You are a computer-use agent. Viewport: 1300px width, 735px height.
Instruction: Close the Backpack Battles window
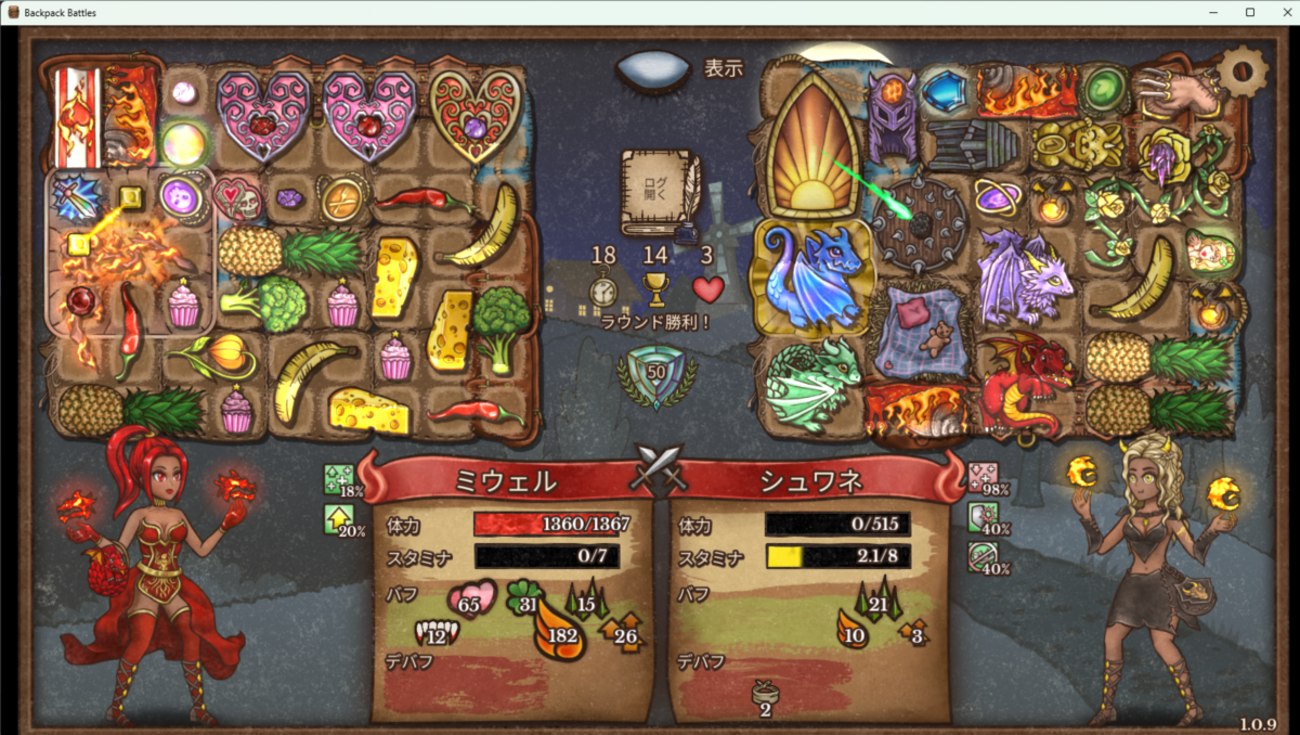coord(1287,12)
